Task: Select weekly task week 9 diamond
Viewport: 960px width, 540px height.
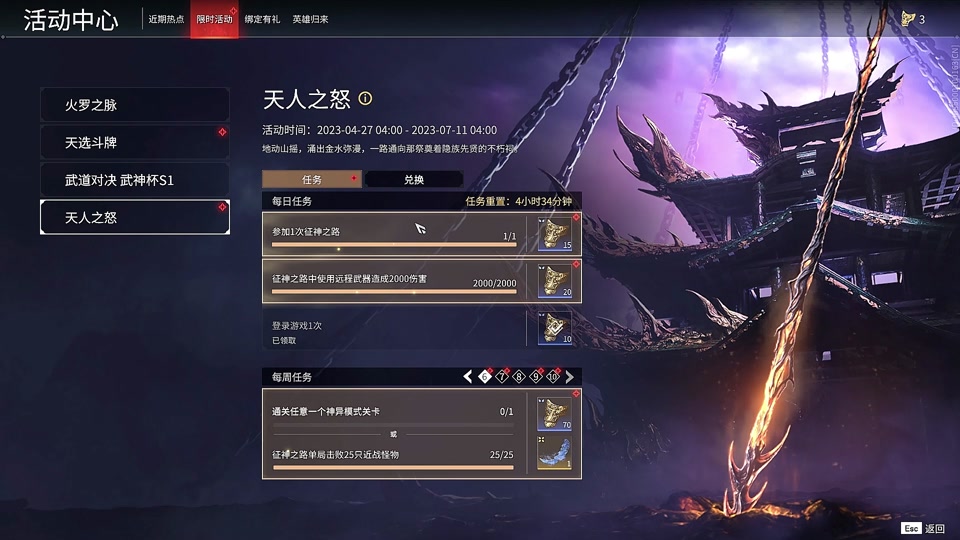Action: point(536,377)
